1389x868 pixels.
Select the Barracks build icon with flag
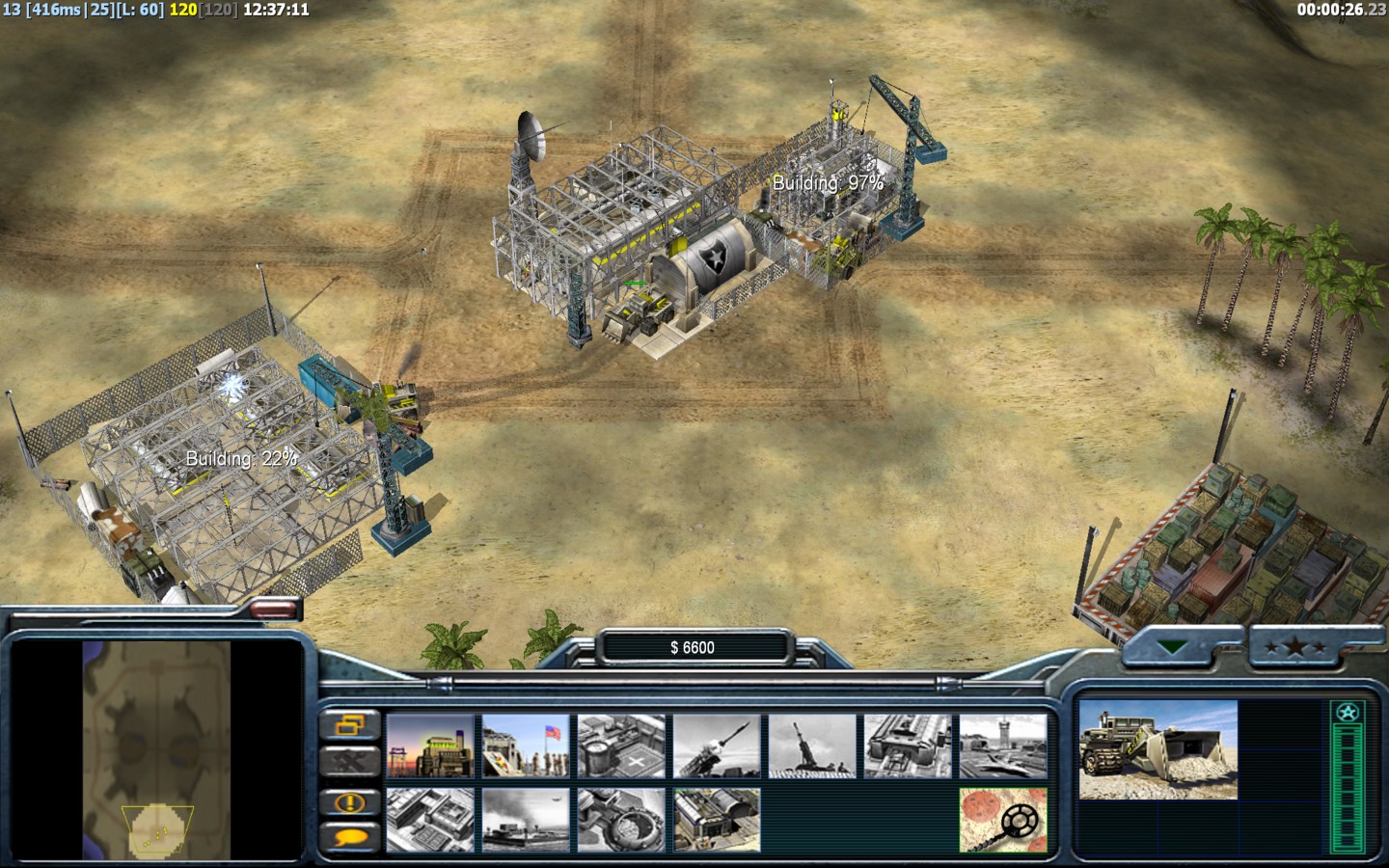pos(526,746)
